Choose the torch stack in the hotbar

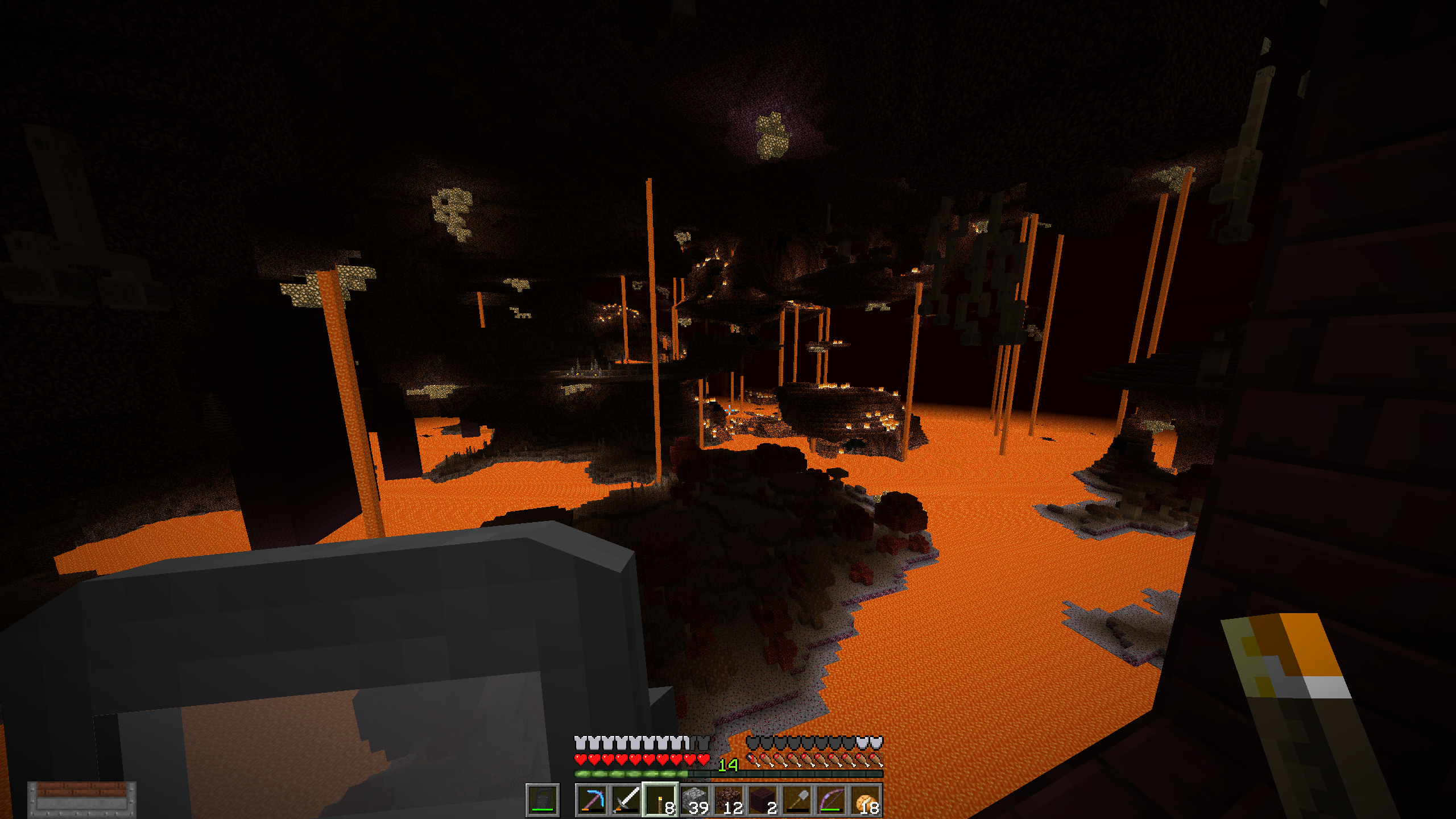click(x=660, y=800)
